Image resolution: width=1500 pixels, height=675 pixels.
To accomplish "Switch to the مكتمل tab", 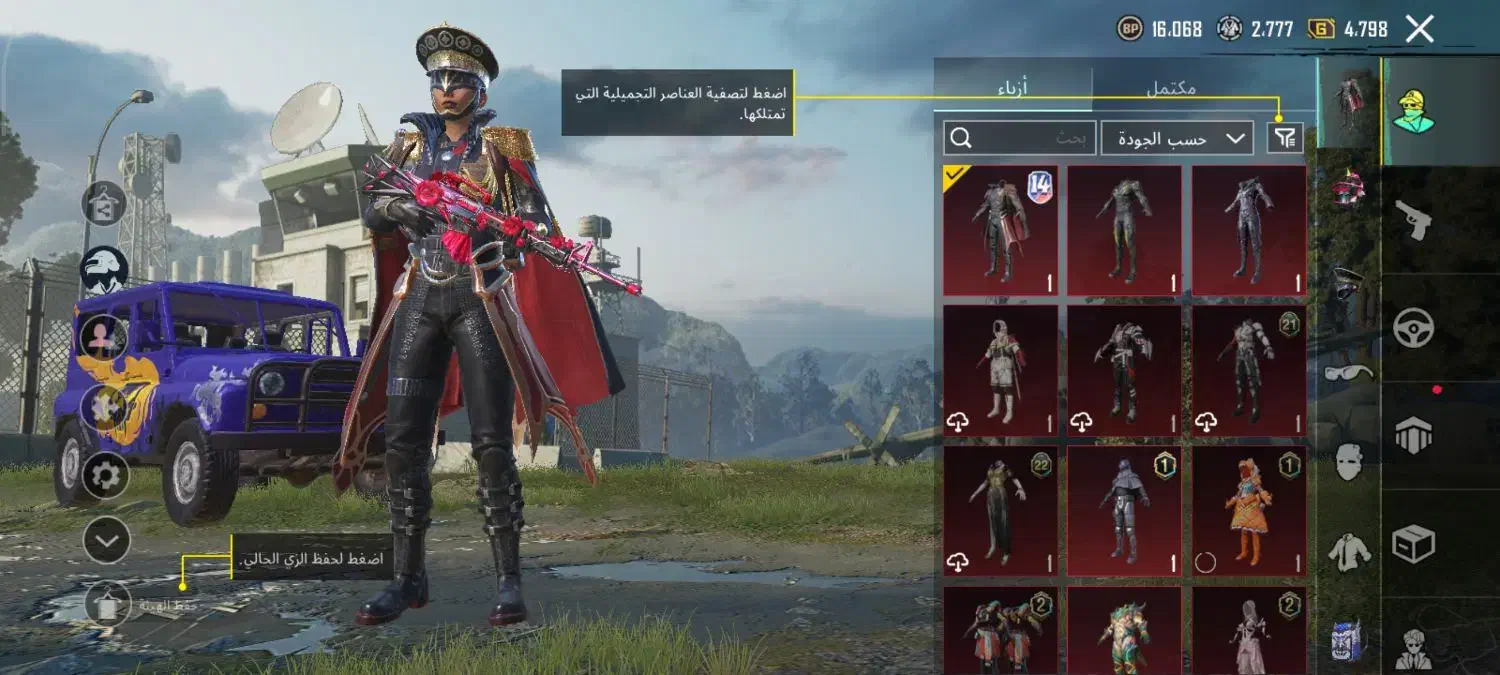I will (x=1170, y=86).
